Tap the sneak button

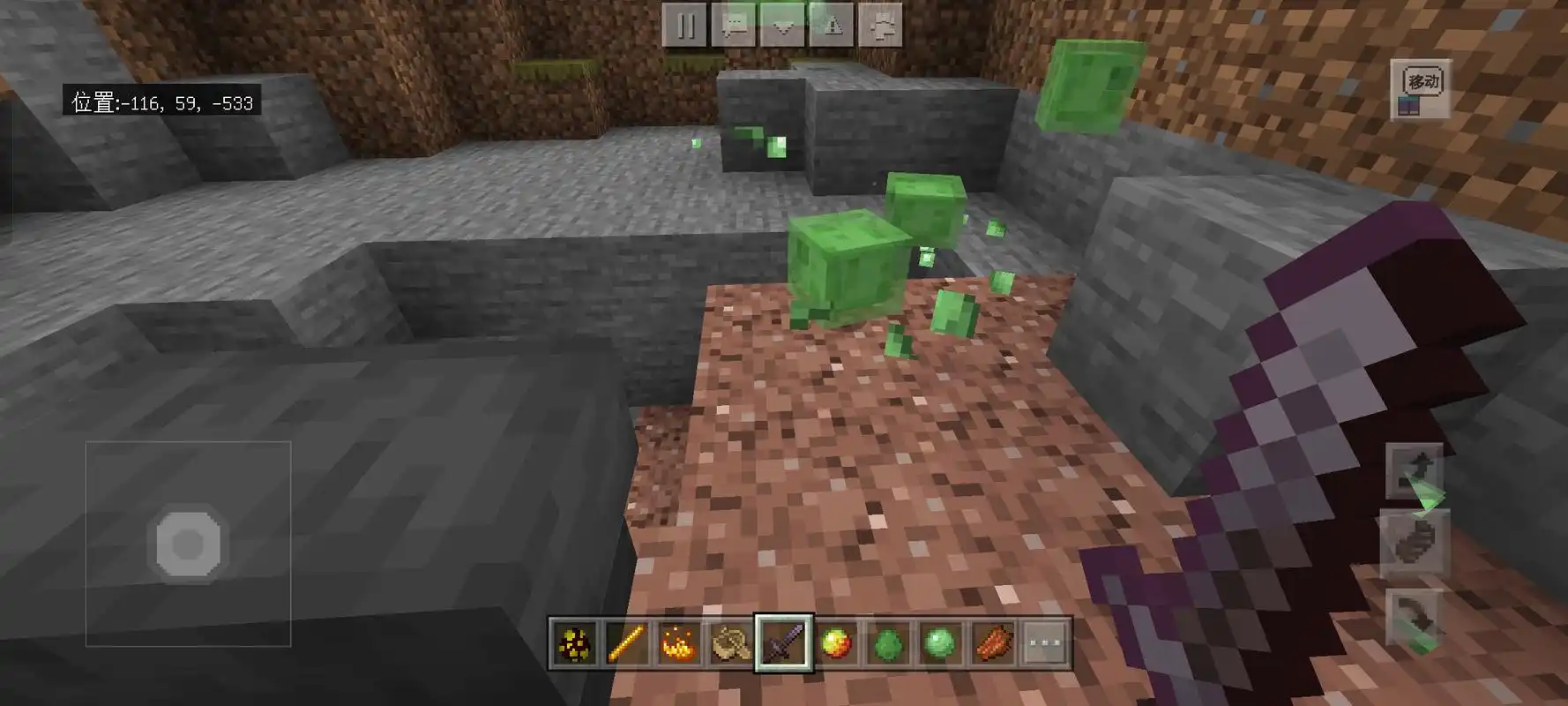[x=1414, y=542]
